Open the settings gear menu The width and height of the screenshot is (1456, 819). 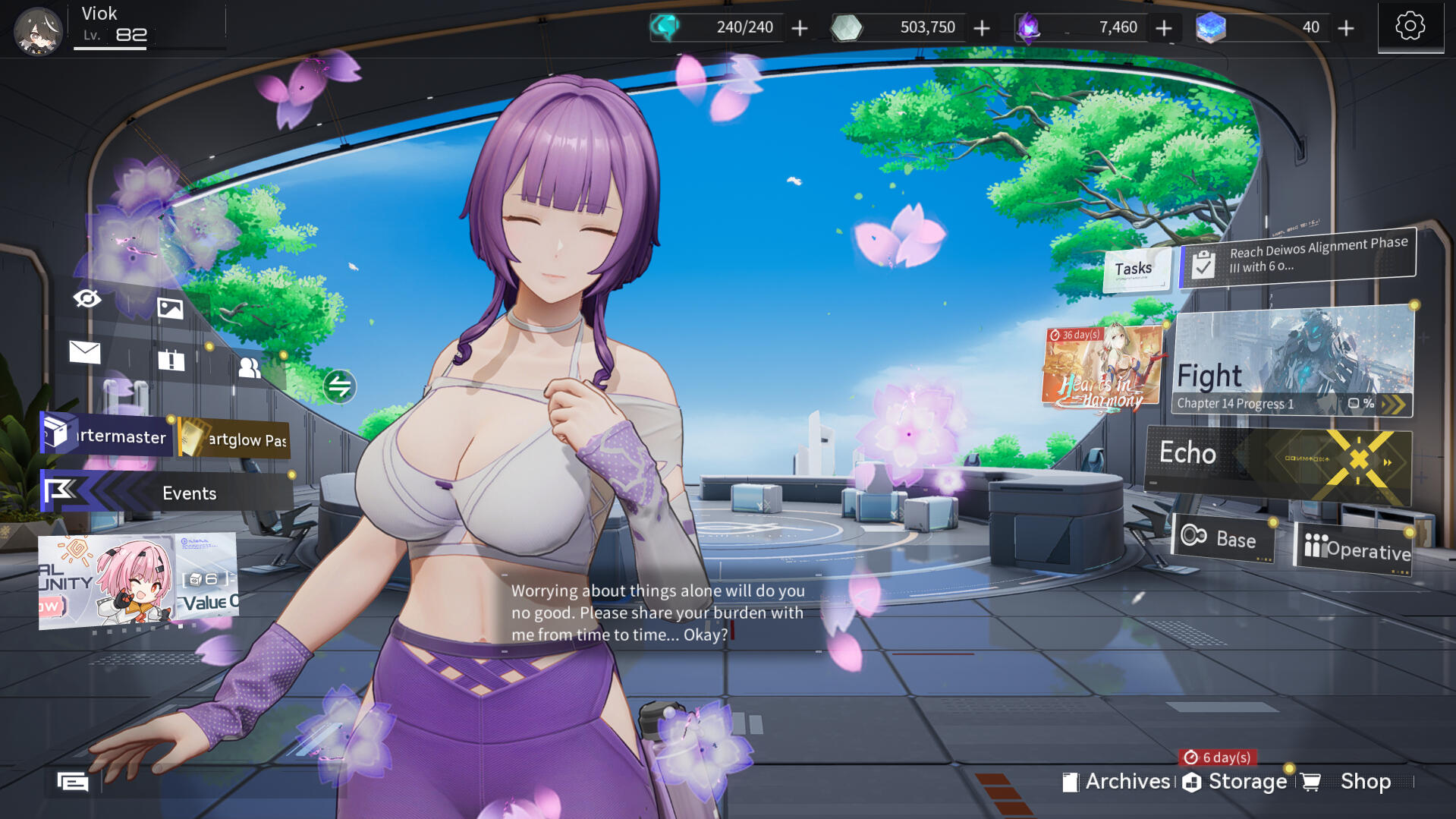(x=1410, y=27)
